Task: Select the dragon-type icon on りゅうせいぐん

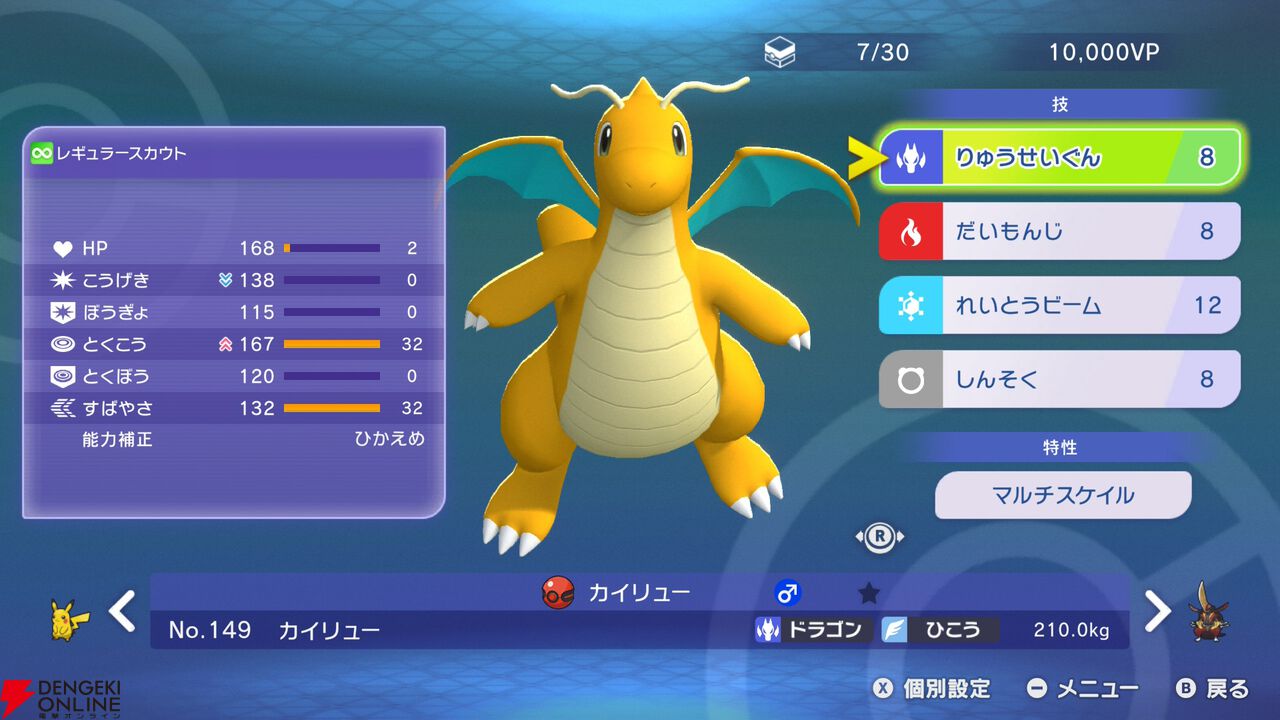Action: tap(913, 157)
